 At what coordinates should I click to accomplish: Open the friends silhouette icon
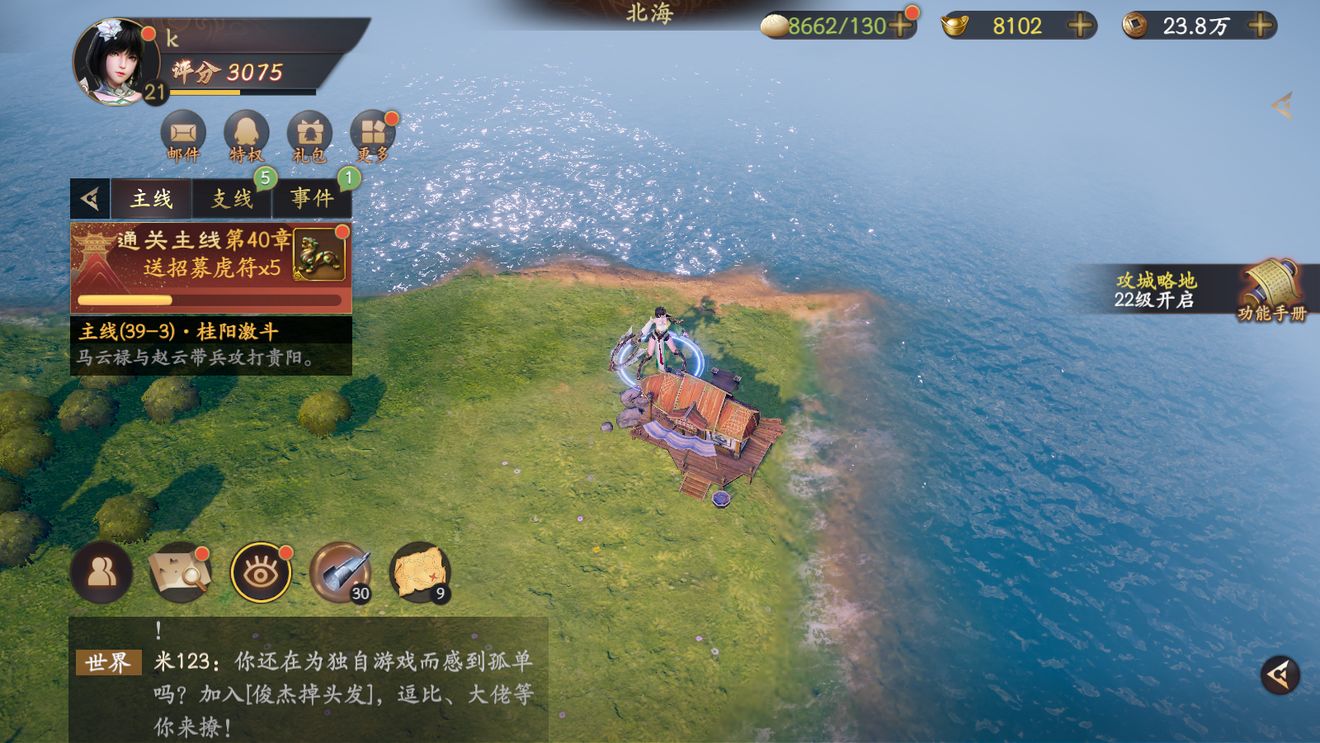coord(101,572)
